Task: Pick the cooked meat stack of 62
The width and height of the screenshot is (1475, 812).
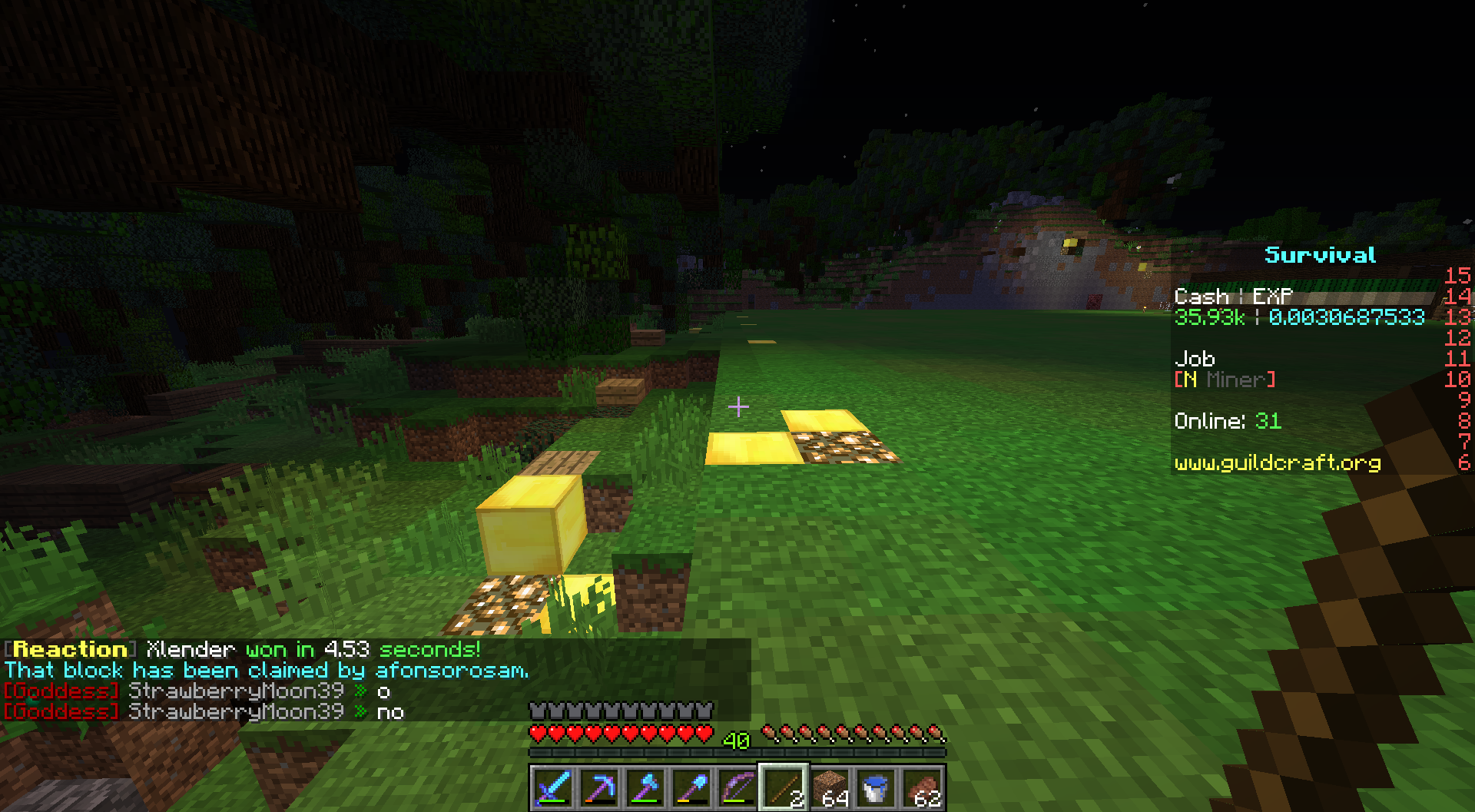Action: pyautogui.click(x=922, y=788)
